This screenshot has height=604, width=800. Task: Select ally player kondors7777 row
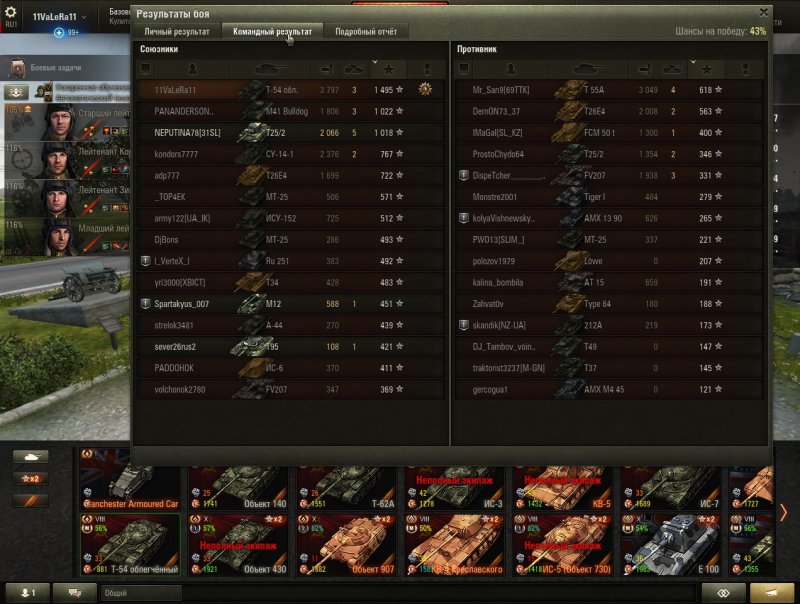[x=290, y=154]
